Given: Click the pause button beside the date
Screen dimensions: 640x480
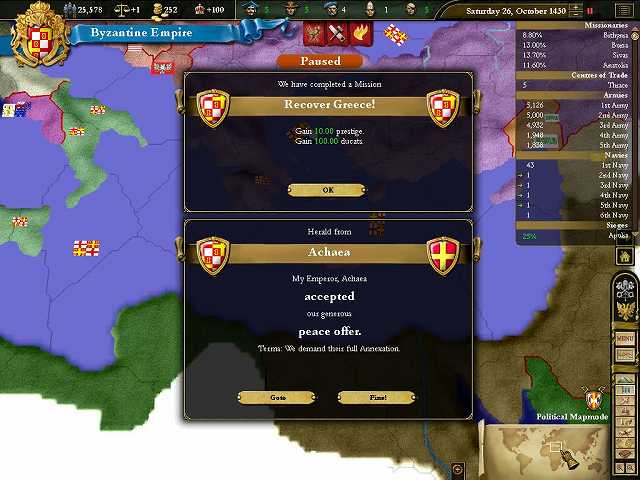Looking at the screenshot, I should tap(589, 10).
